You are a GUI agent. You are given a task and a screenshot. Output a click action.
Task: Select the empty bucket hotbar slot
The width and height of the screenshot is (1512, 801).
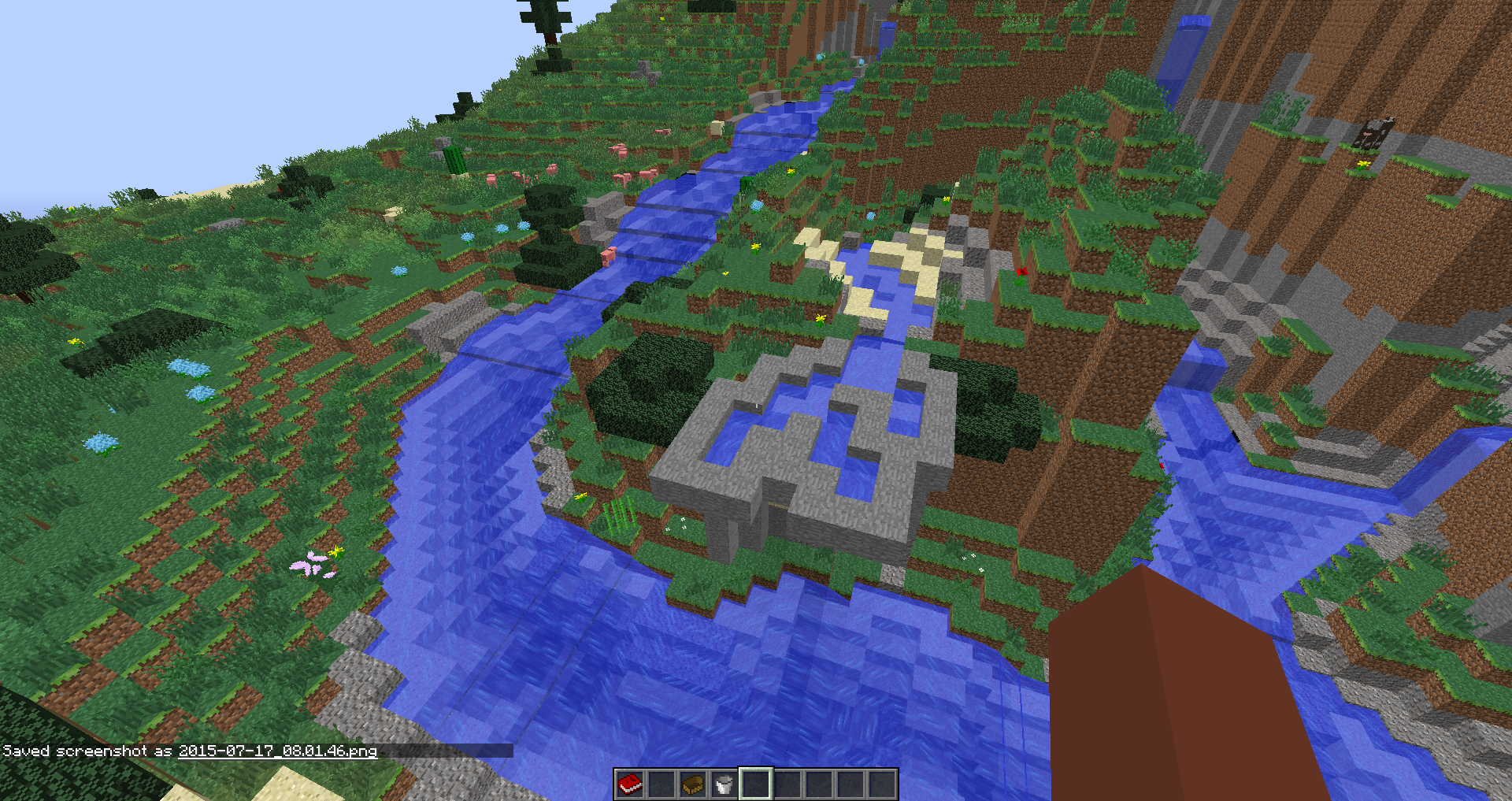point(724,784)
